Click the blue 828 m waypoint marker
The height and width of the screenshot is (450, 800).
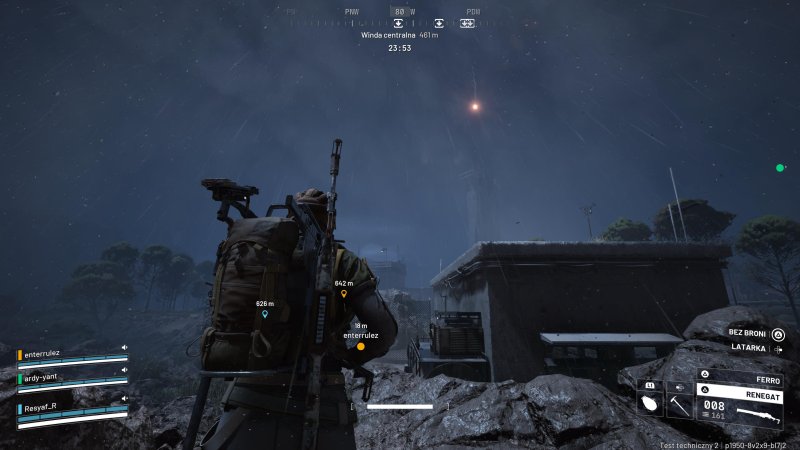point(265,313)
